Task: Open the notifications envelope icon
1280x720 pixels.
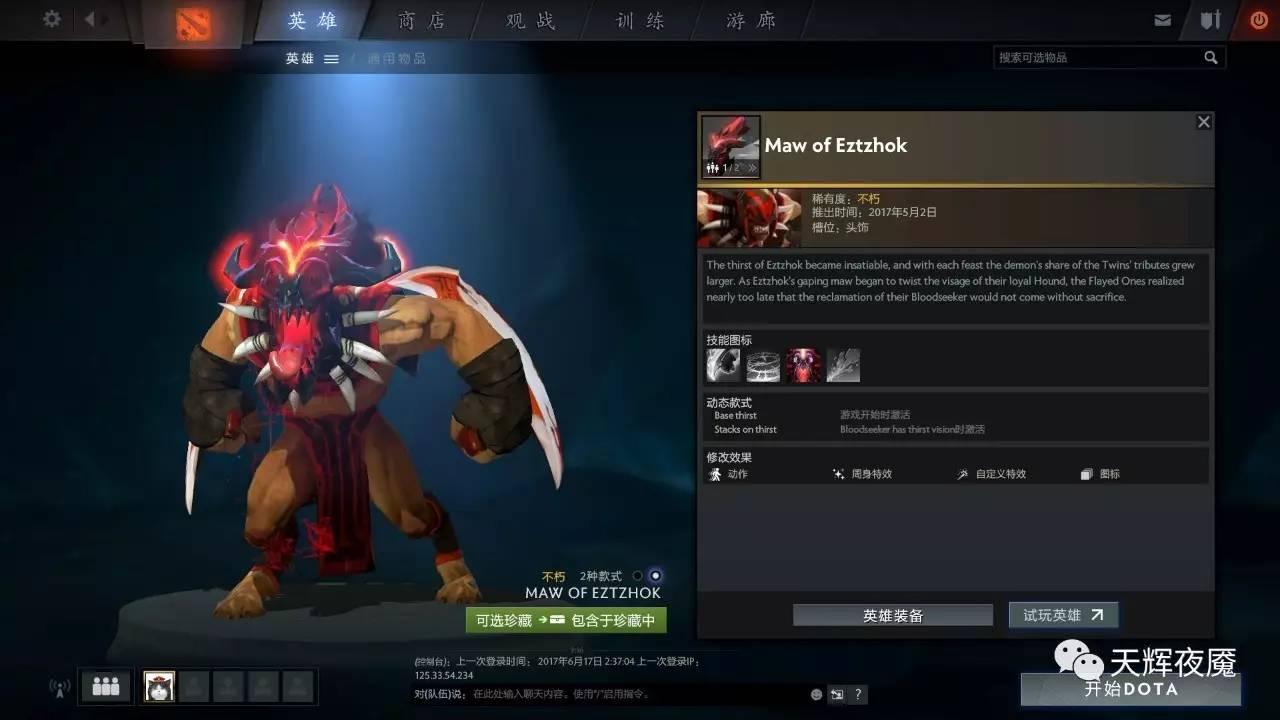Action: pos(1164,18)
